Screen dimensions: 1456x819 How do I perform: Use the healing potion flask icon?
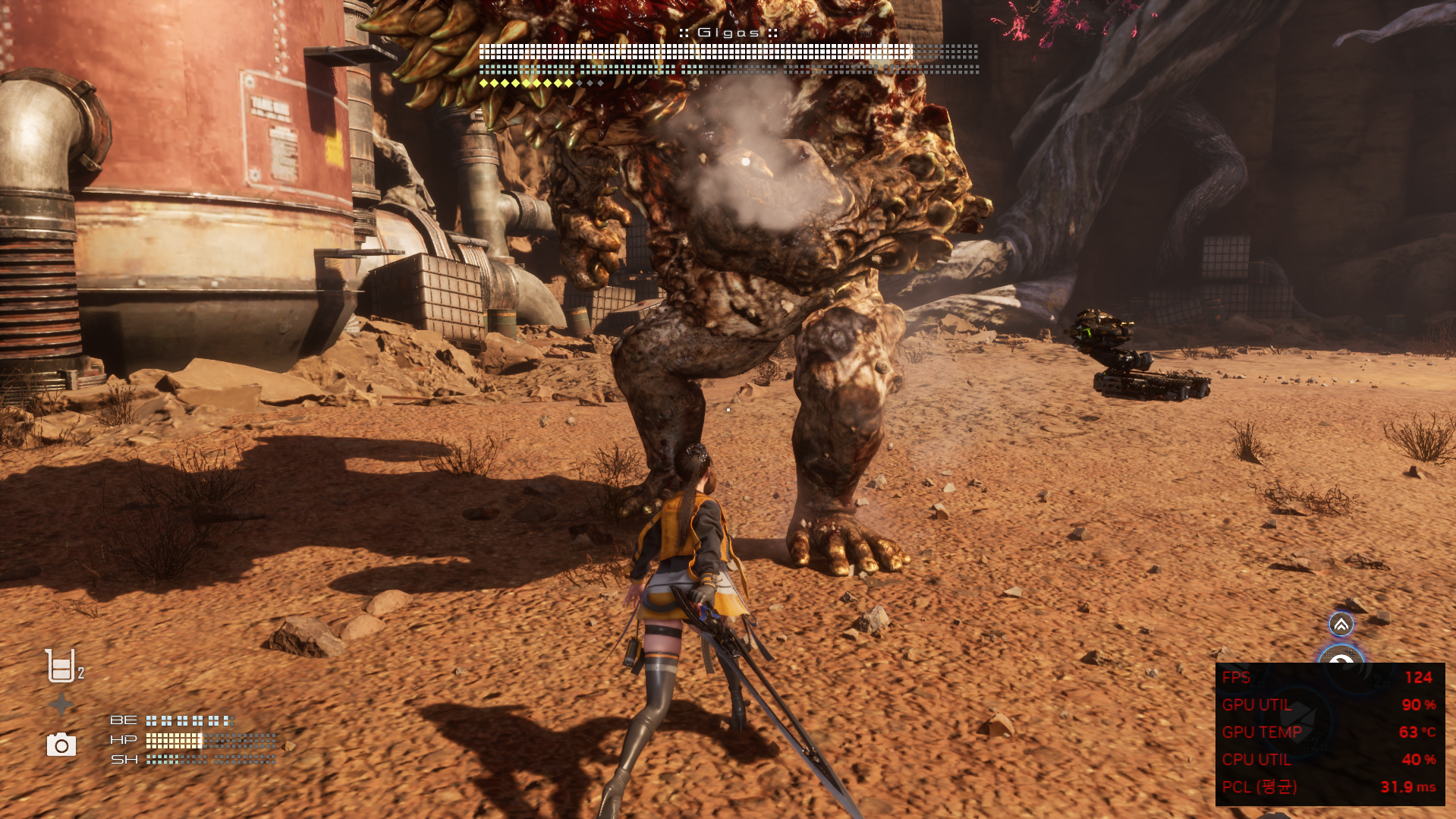coord(61,666)
